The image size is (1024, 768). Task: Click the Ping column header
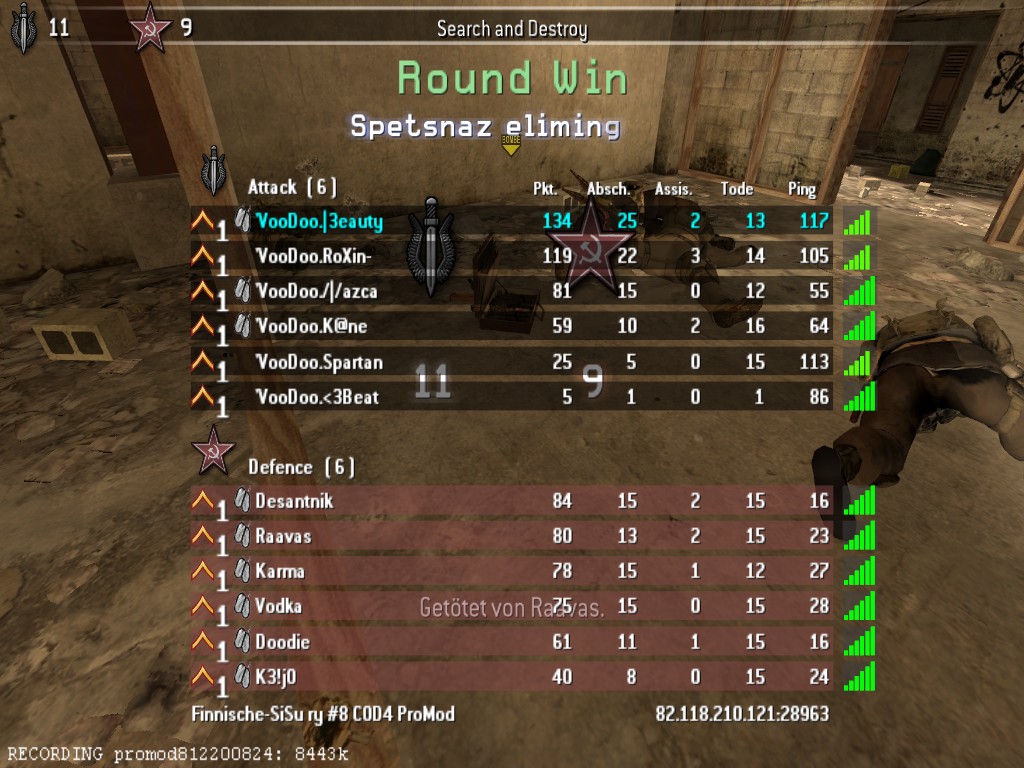(x=802, y=189)
